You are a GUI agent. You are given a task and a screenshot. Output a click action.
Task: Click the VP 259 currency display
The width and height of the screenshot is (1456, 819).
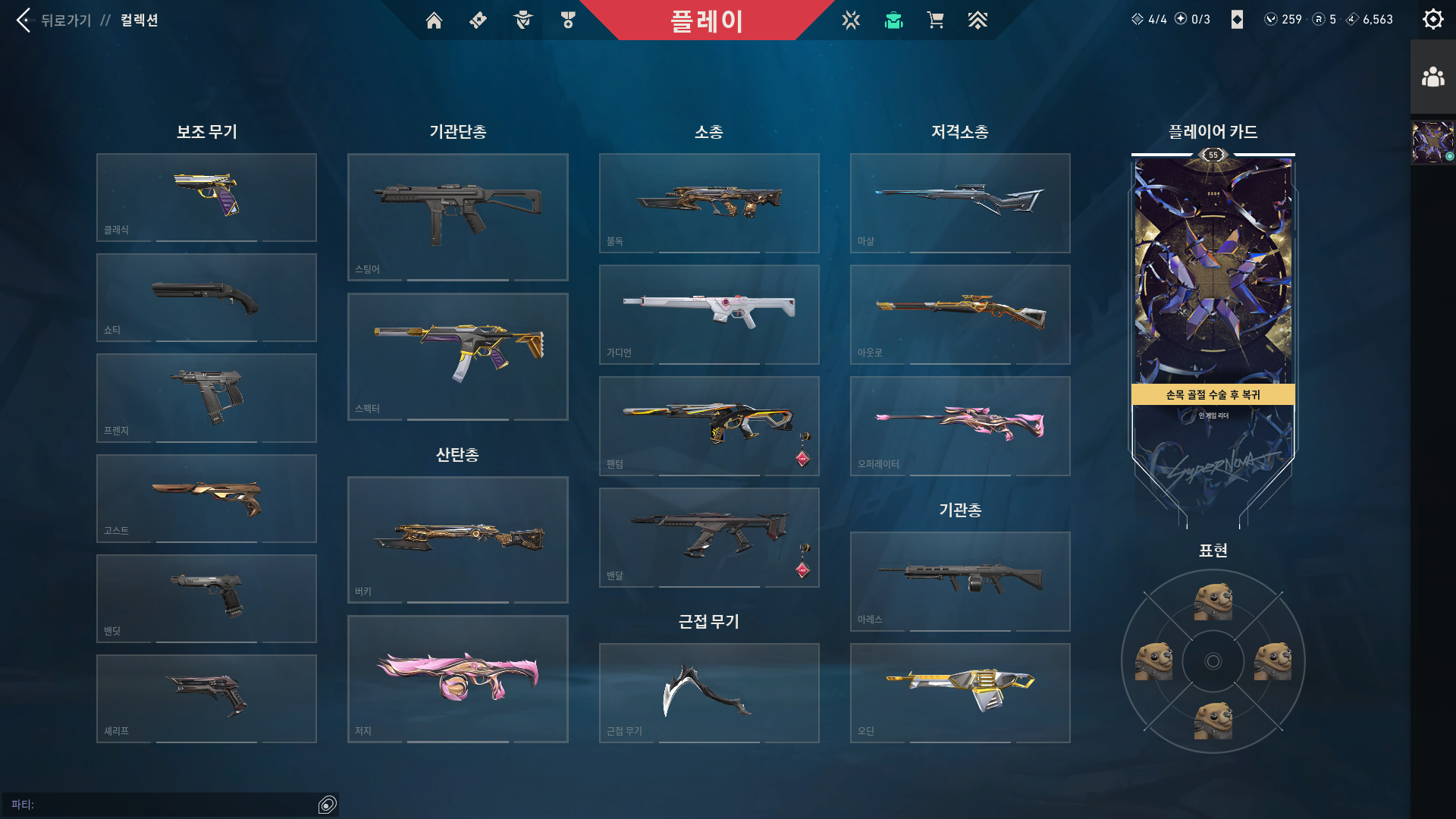click(1280, 20)
